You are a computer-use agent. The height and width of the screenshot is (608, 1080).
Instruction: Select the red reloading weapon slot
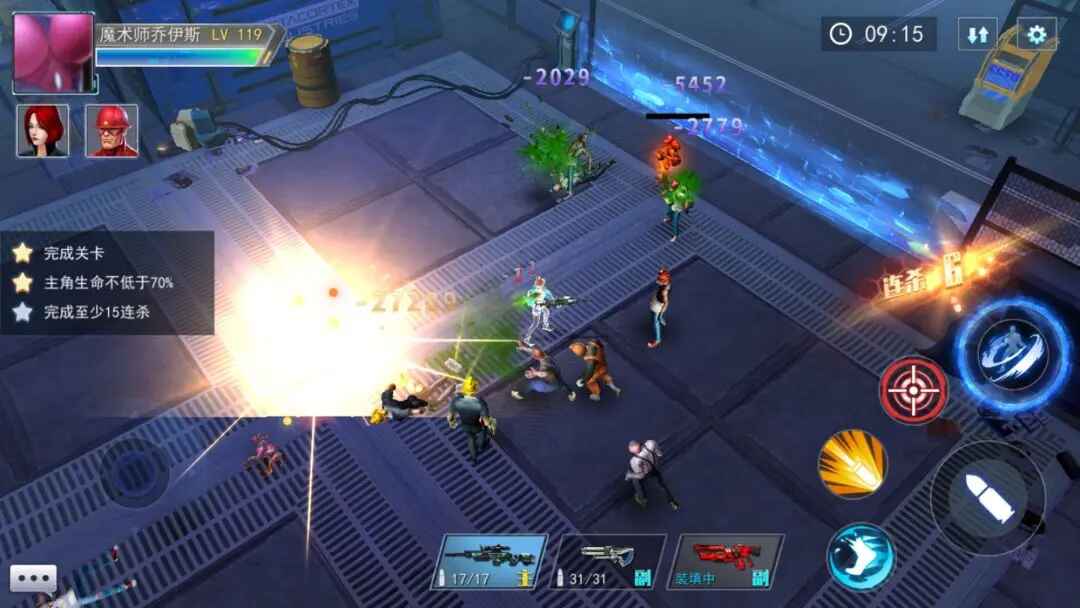point(725,561)
